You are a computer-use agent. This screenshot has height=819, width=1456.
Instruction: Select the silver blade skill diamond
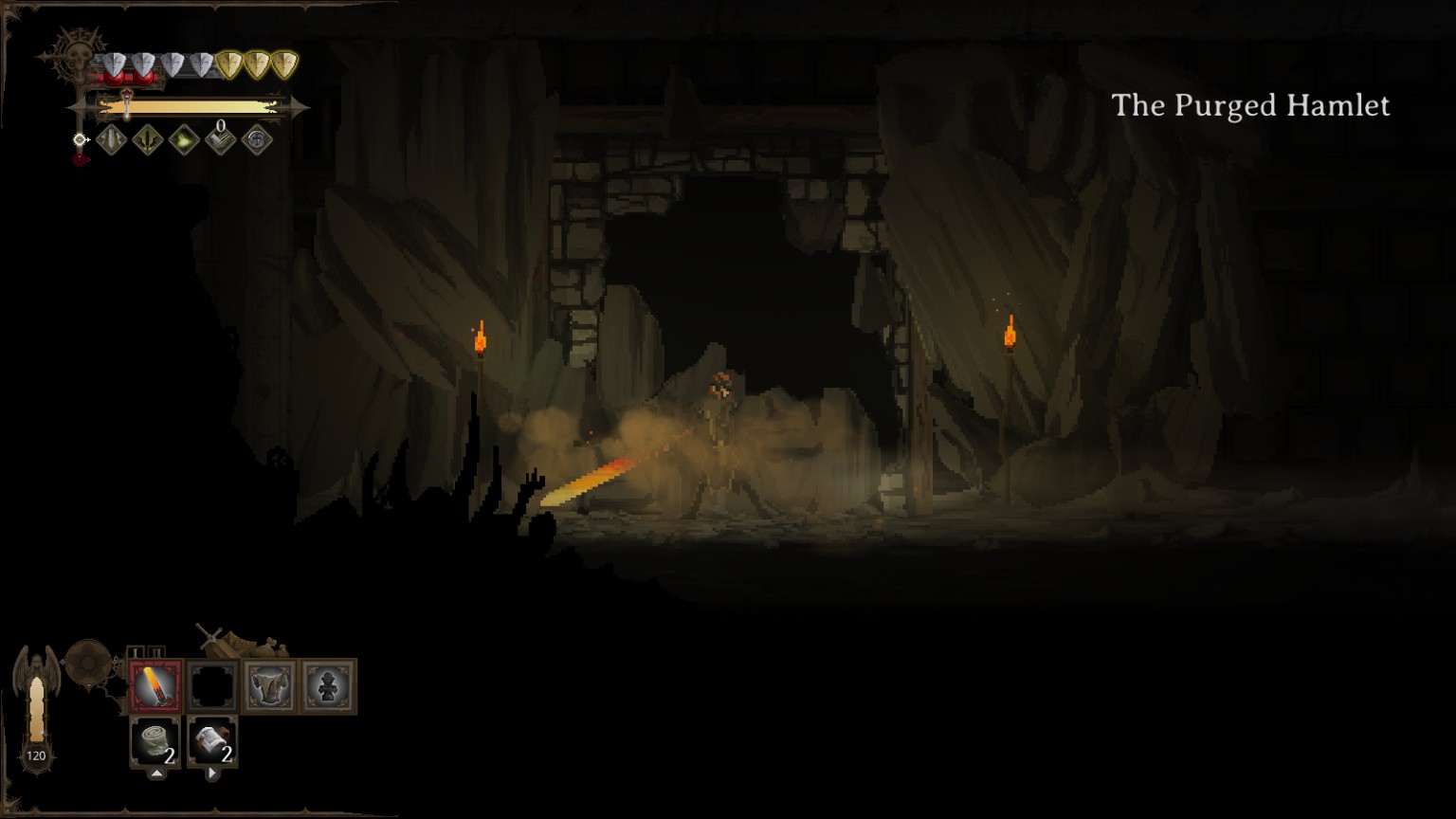(111, 141)
